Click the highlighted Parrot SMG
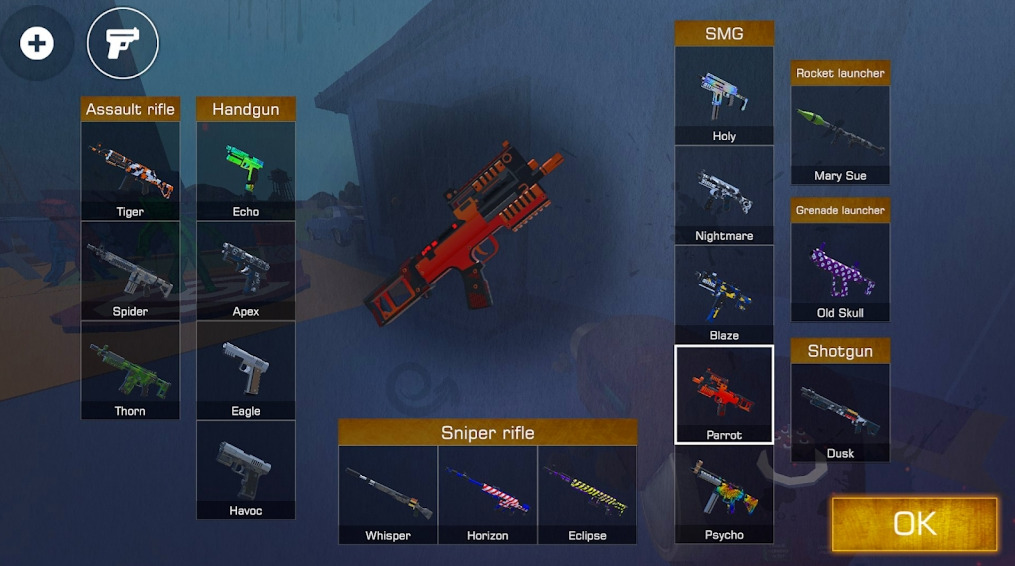Screen dimensions: 1015x566 (x=724, y=394)
